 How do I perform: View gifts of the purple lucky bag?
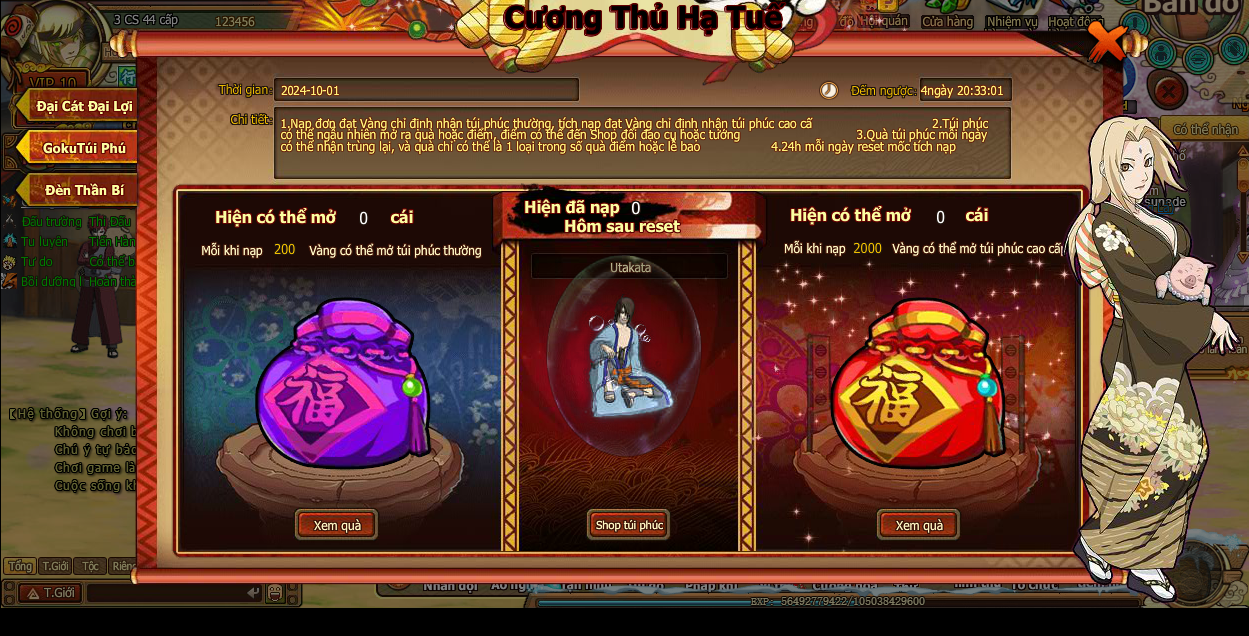pyautogui.click(x=336, y=525)
